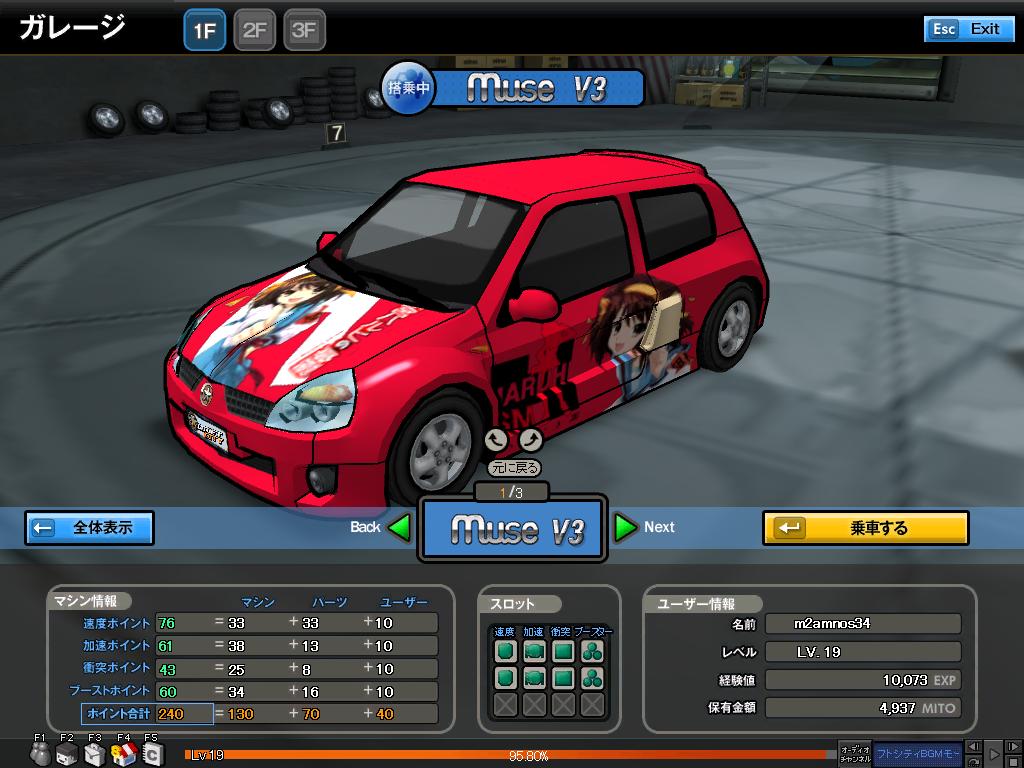1024x768 pixels.
Task: Board the car with the 乗車する button
Action: pos(865,527)
